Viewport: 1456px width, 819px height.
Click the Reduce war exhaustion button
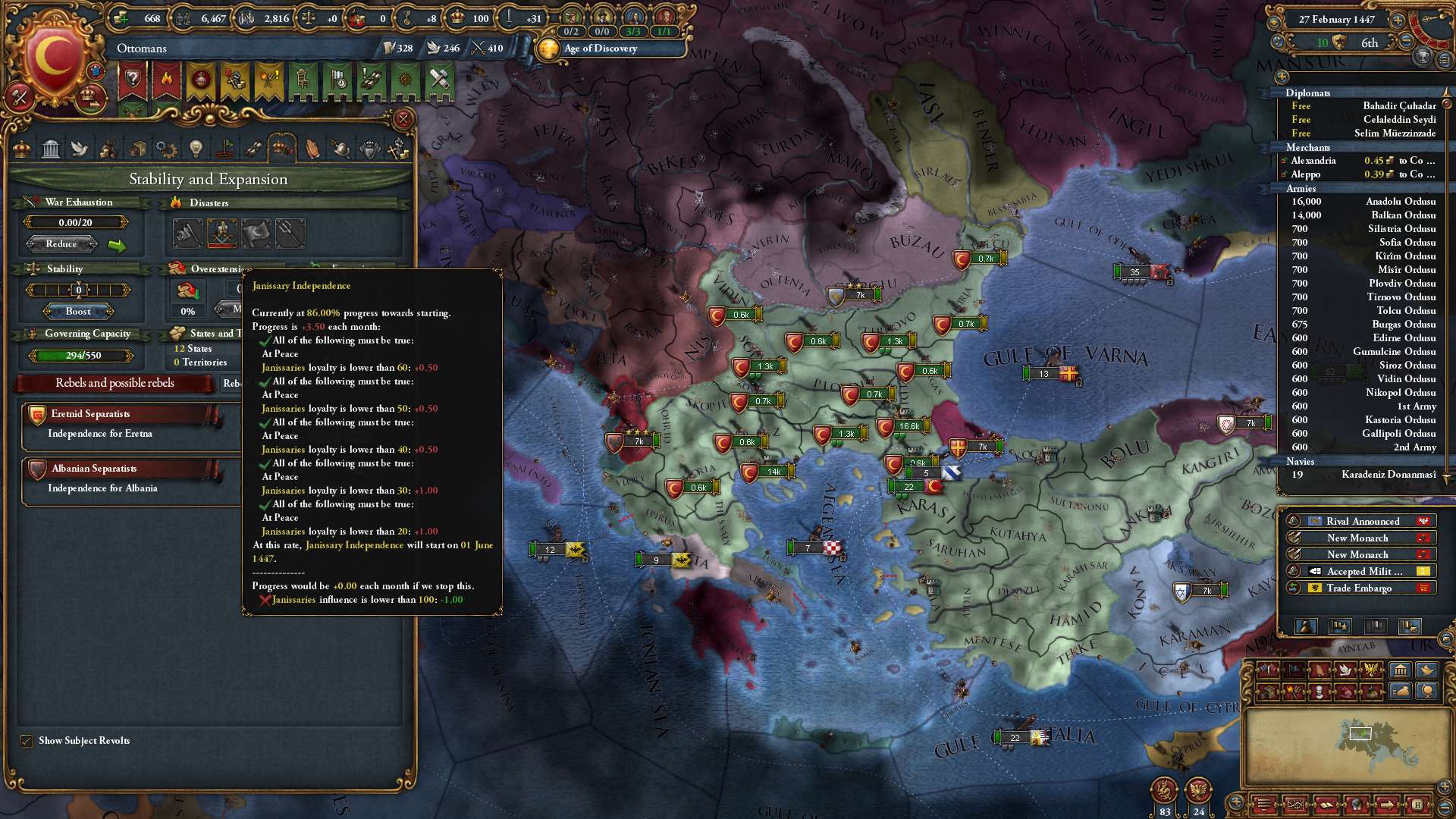pyautogui.click(x=62, y=243)
